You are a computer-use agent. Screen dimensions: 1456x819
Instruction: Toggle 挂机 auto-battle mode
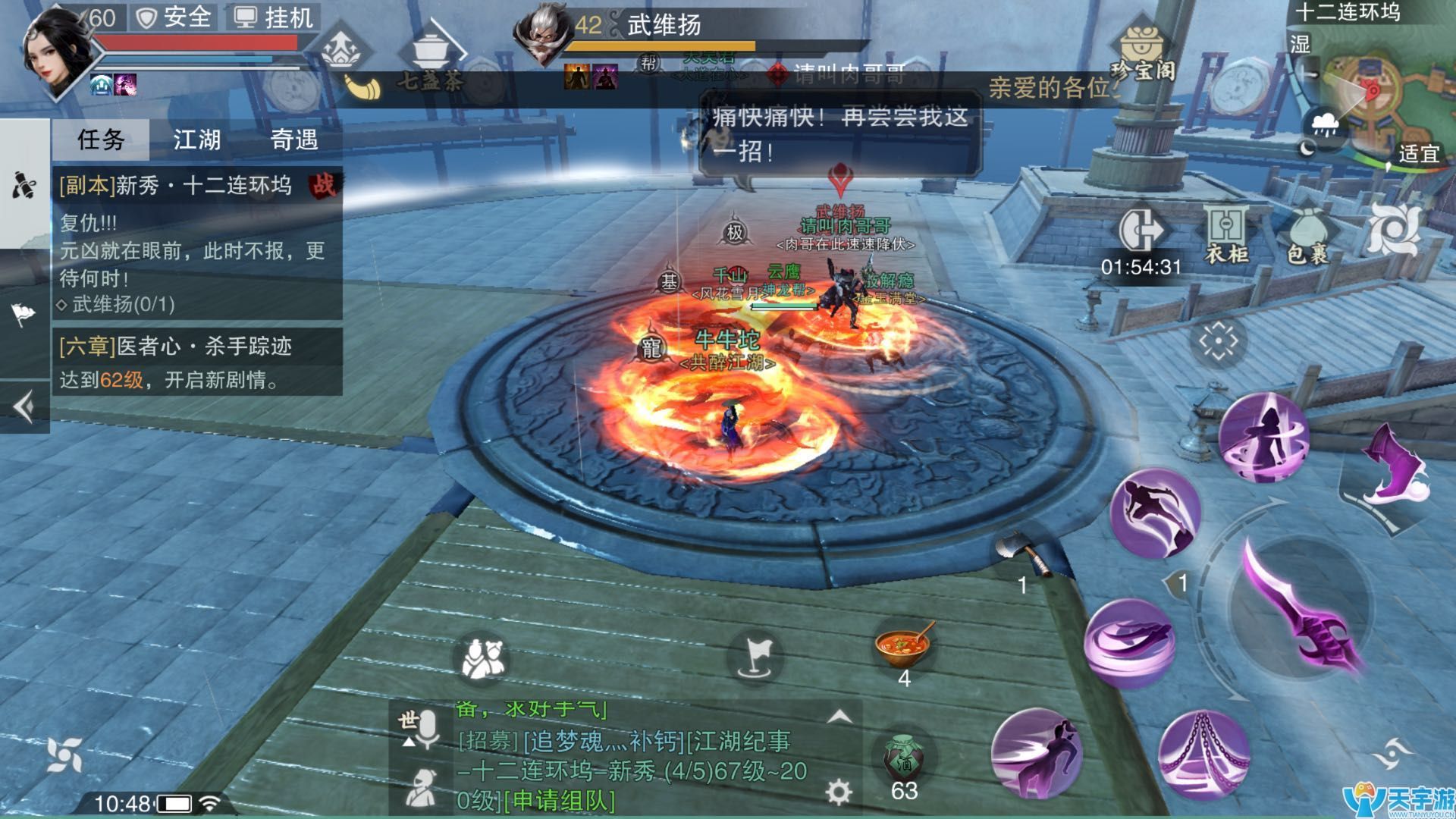coord(275,17)
